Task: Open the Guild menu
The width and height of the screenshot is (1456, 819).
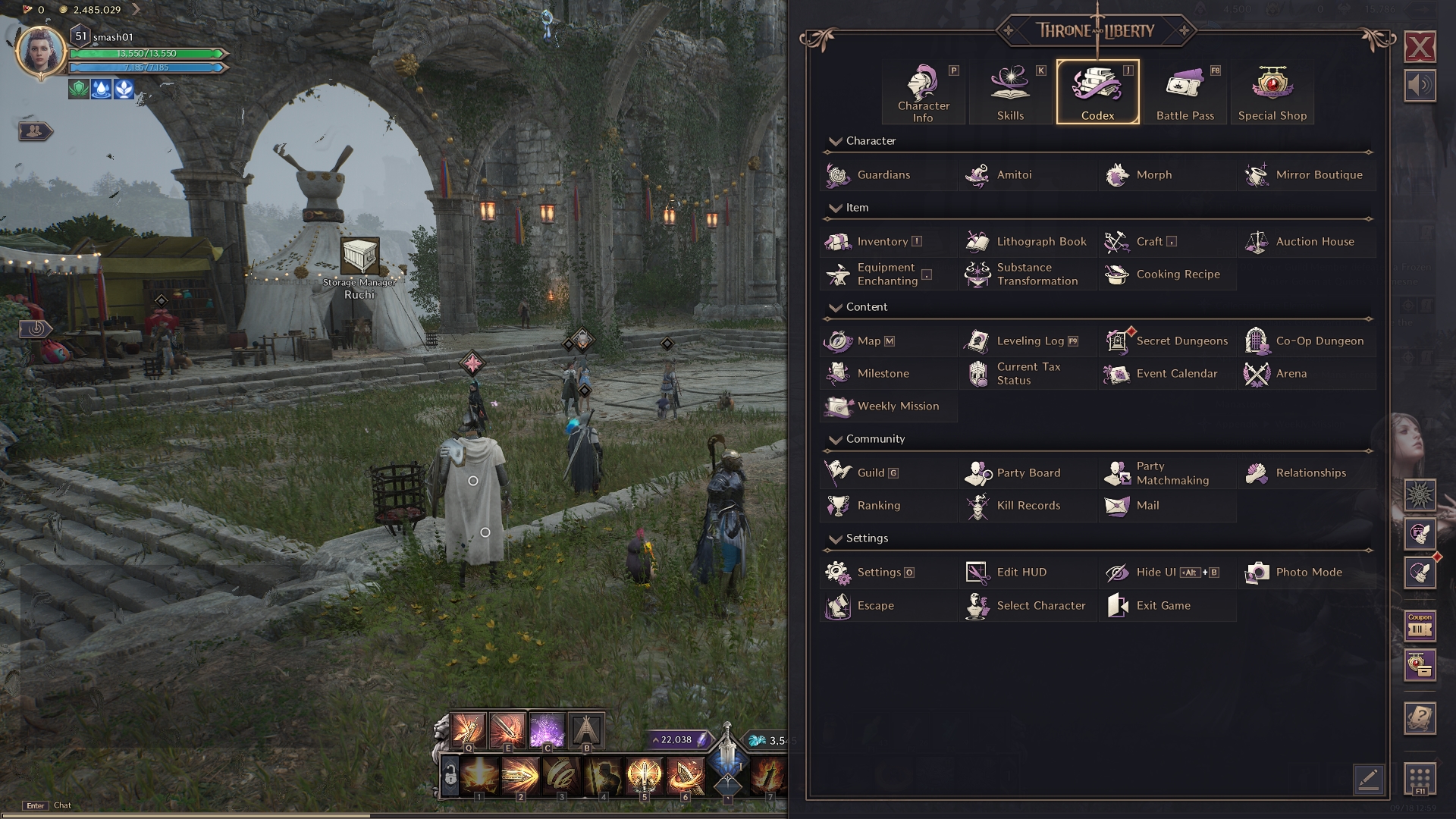Action: (871, 473)
